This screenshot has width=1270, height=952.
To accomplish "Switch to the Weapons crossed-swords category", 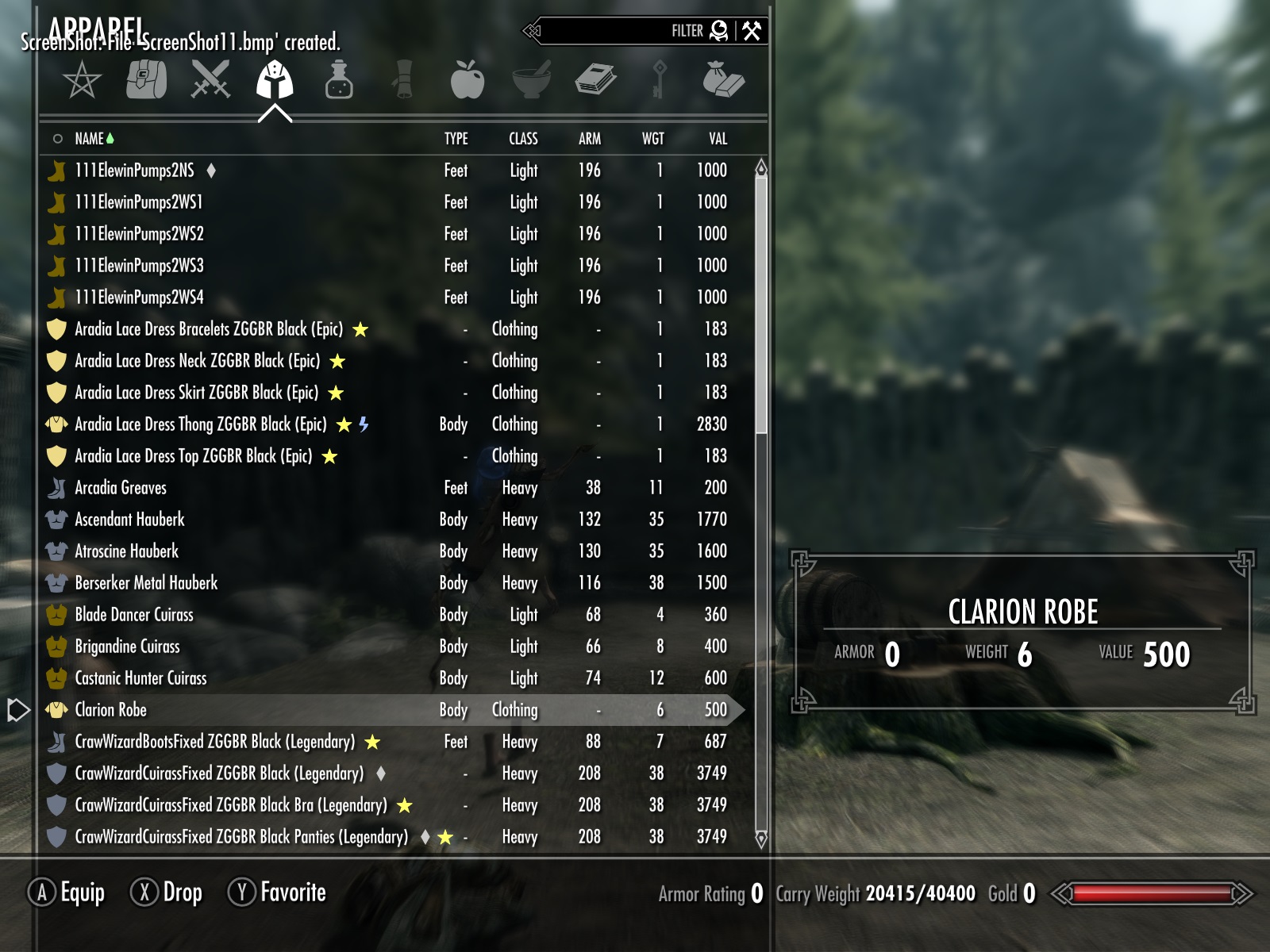I will [210, 80].
